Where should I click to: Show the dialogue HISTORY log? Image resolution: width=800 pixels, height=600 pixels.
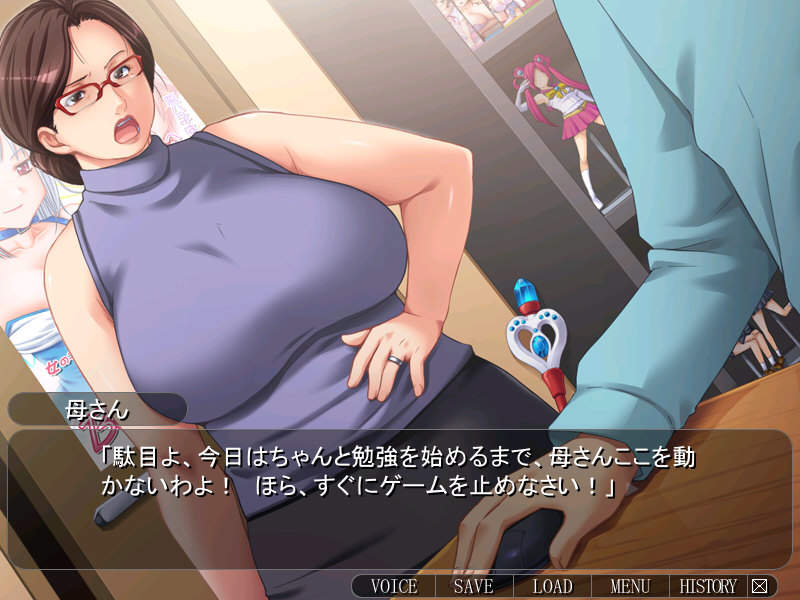point(708,587)
